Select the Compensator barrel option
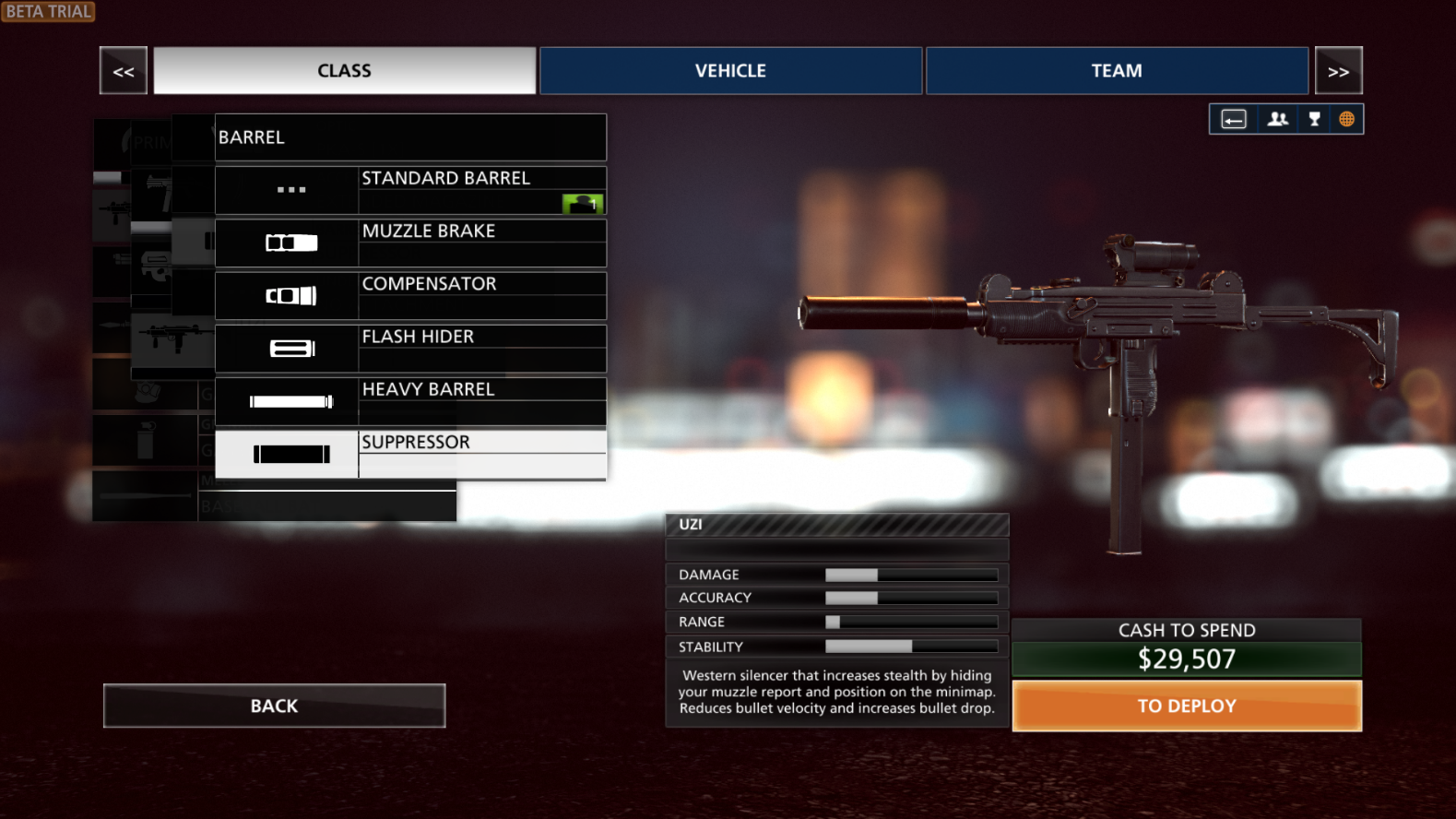This screenshot has width=1456, height=819. [410, 295]
